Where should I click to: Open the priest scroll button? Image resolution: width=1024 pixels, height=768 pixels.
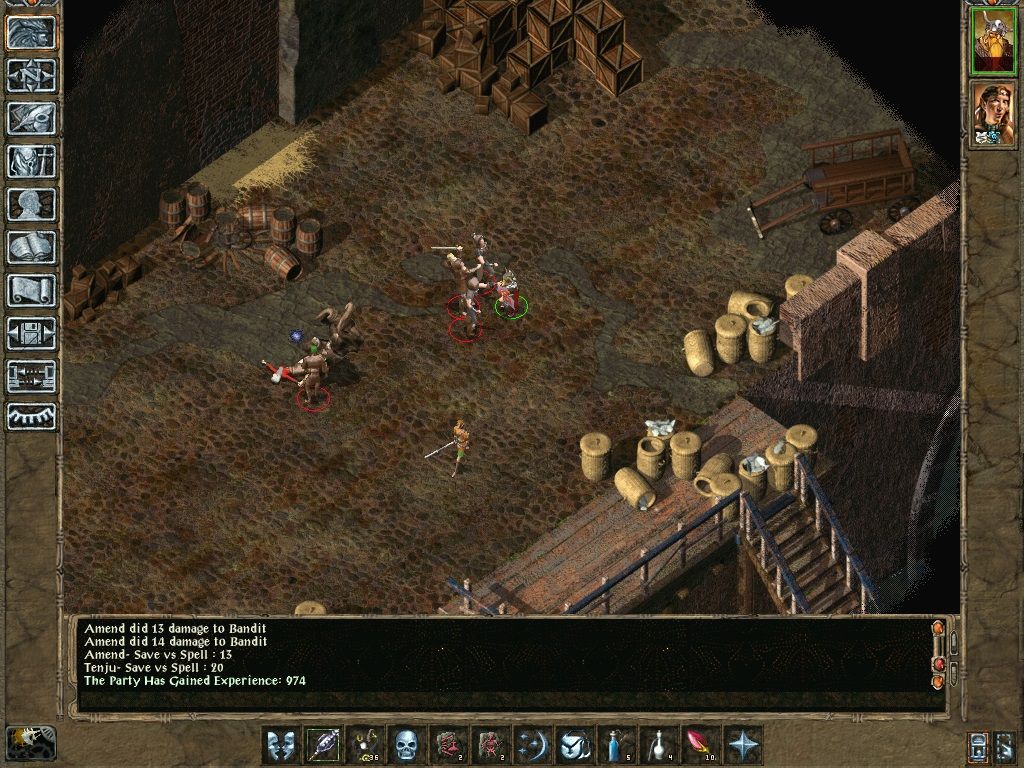click(31, 291)
